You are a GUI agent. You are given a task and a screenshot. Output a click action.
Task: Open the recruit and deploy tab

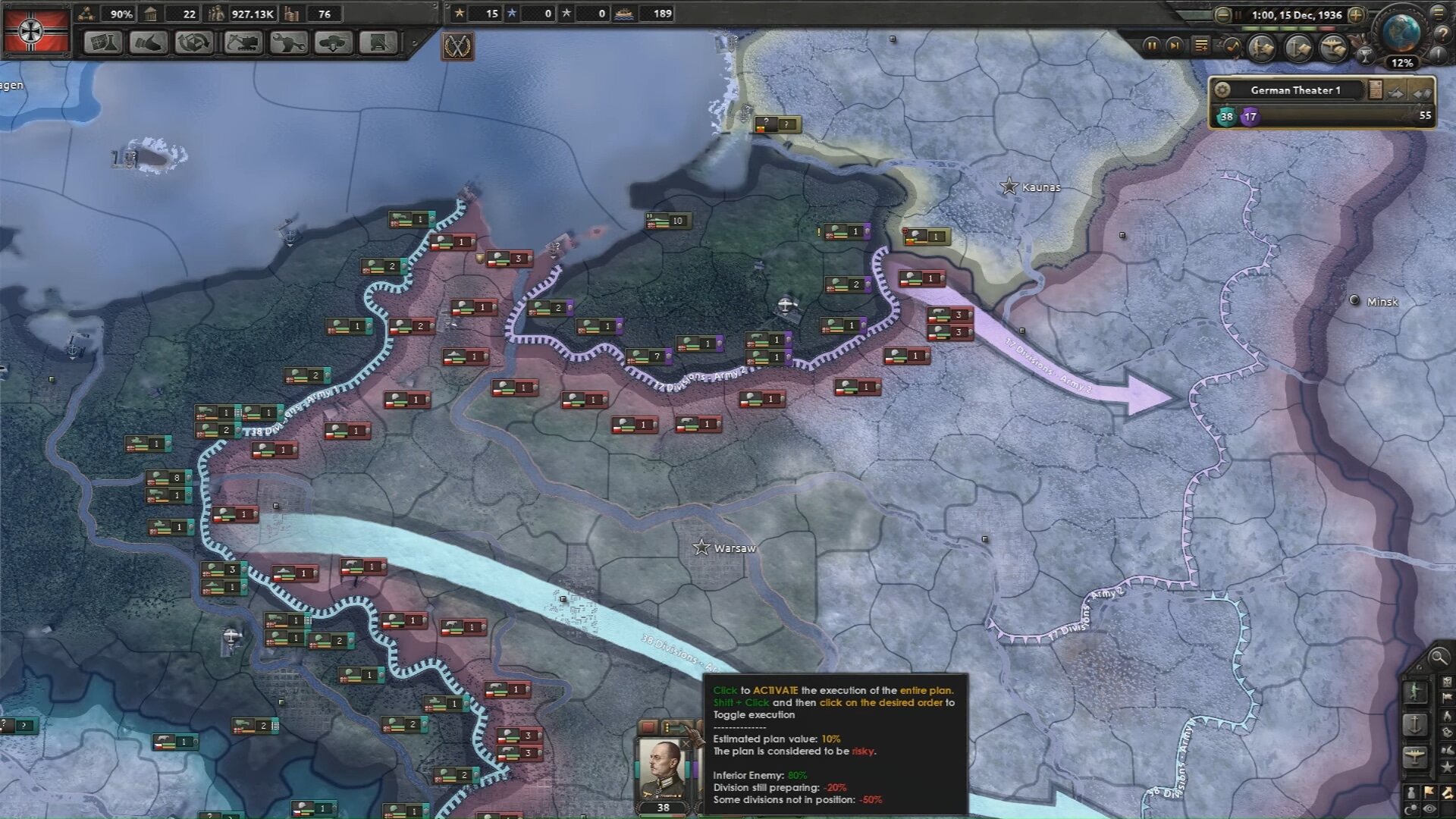[336, 43]
